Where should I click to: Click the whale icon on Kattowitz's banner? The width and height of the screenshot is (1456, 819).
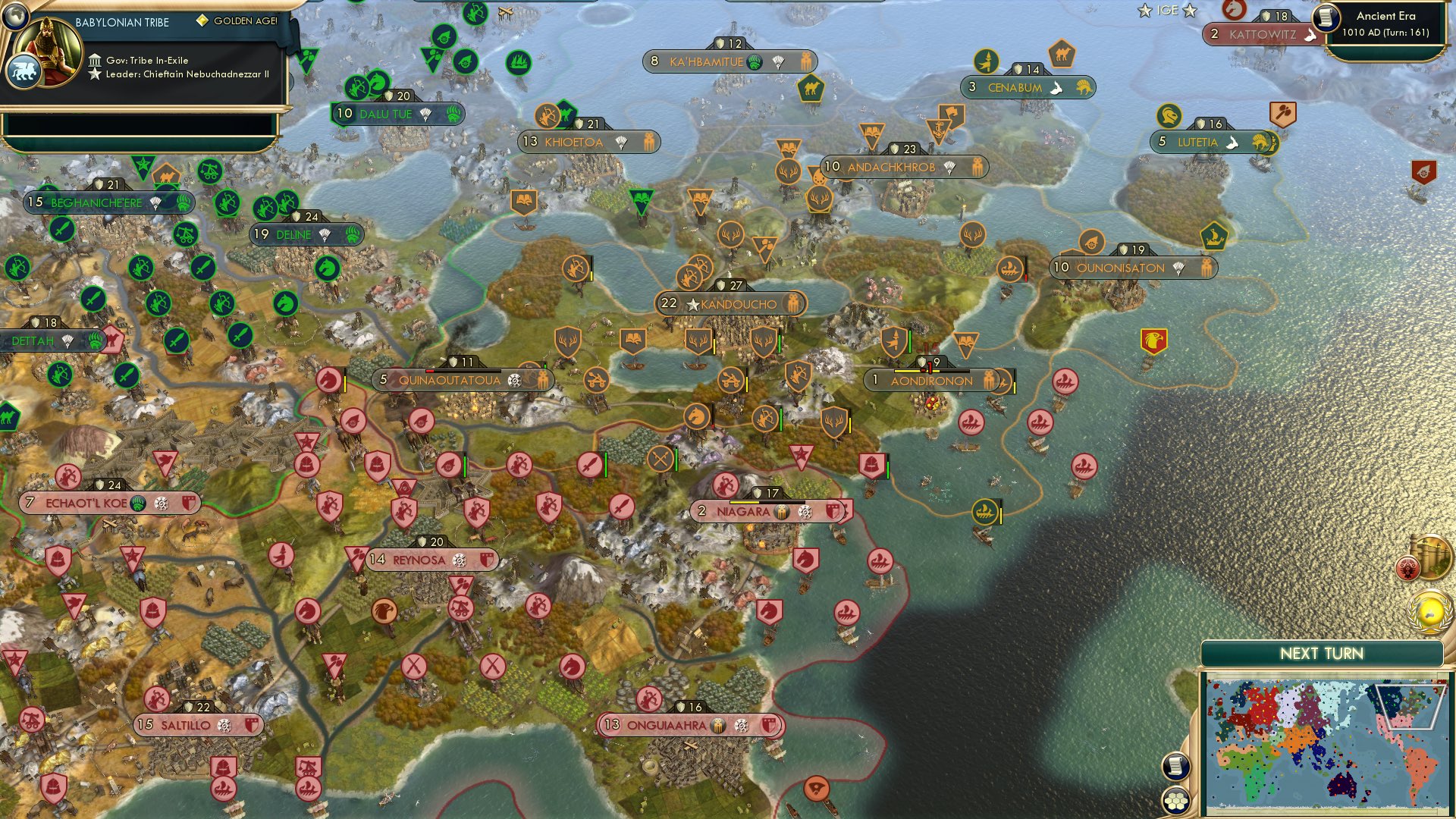(1311, 34)
